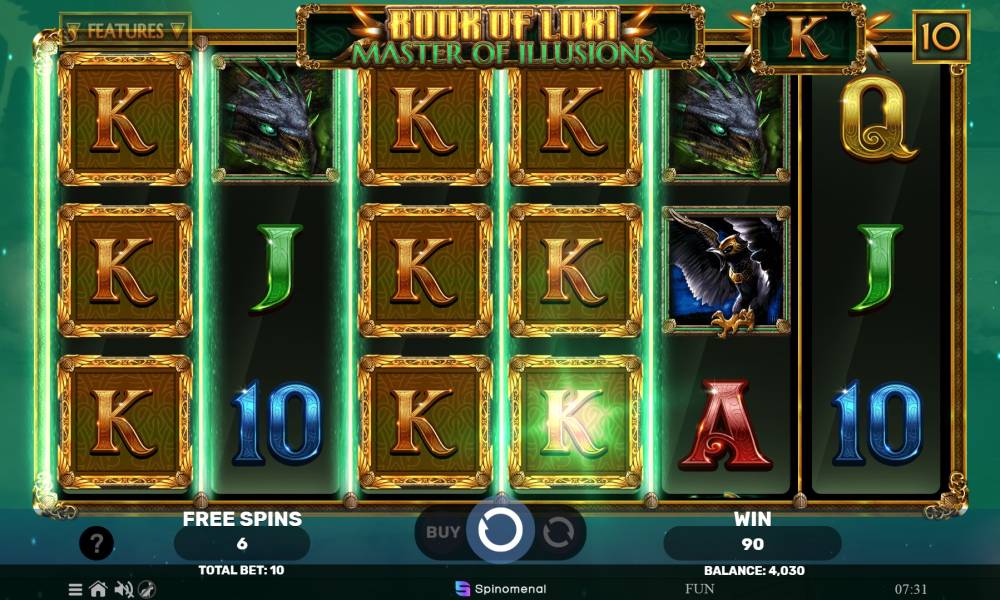Open the Buy feature option
Screen dimensions: 1000x600
click(443, 532)
